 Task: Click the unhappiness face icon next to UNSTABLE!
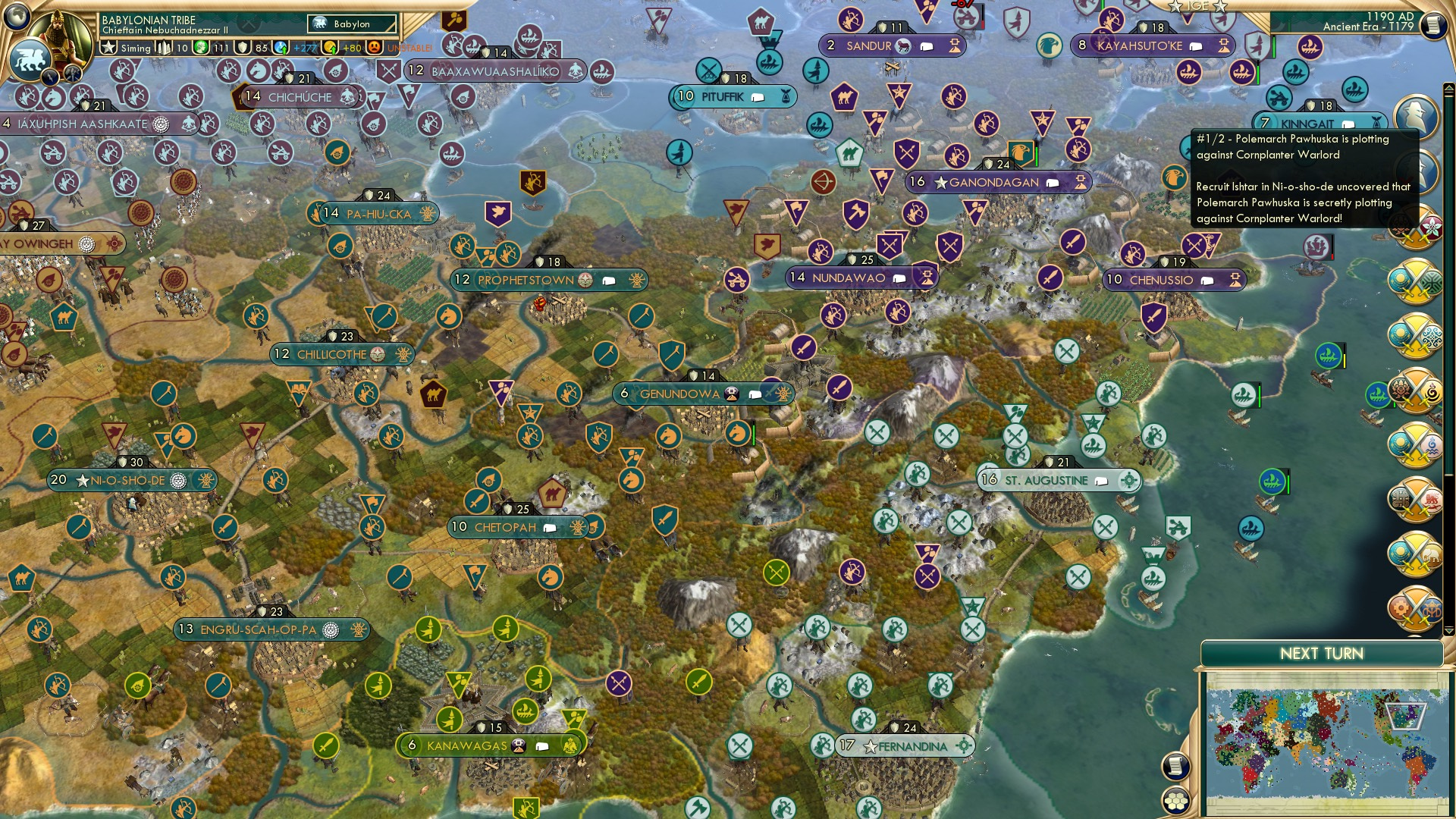[373, 46]
